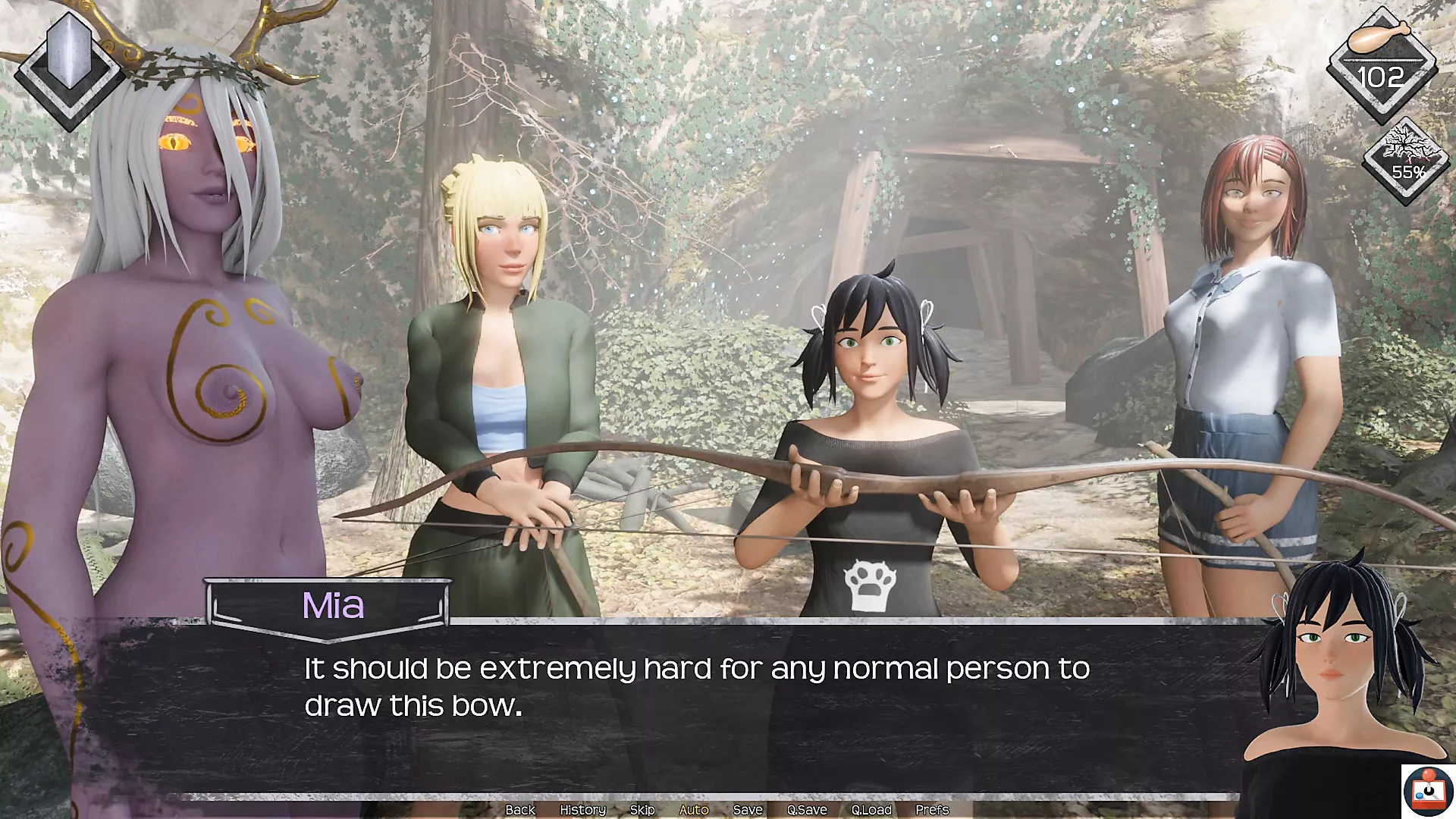Go back one line with Back

(x=520, y=810)
